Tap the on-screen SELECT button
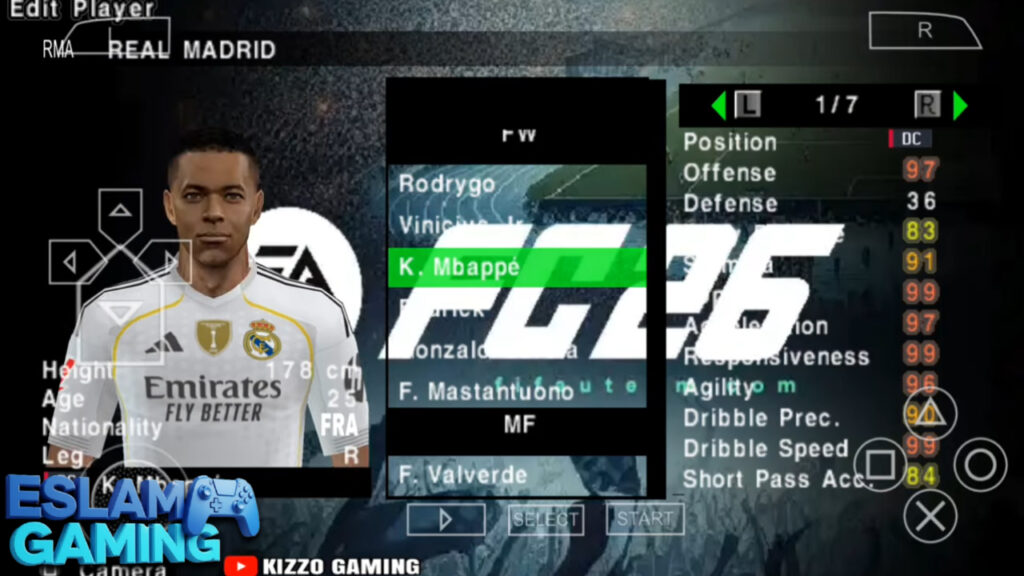 click(x=546, y=518)
